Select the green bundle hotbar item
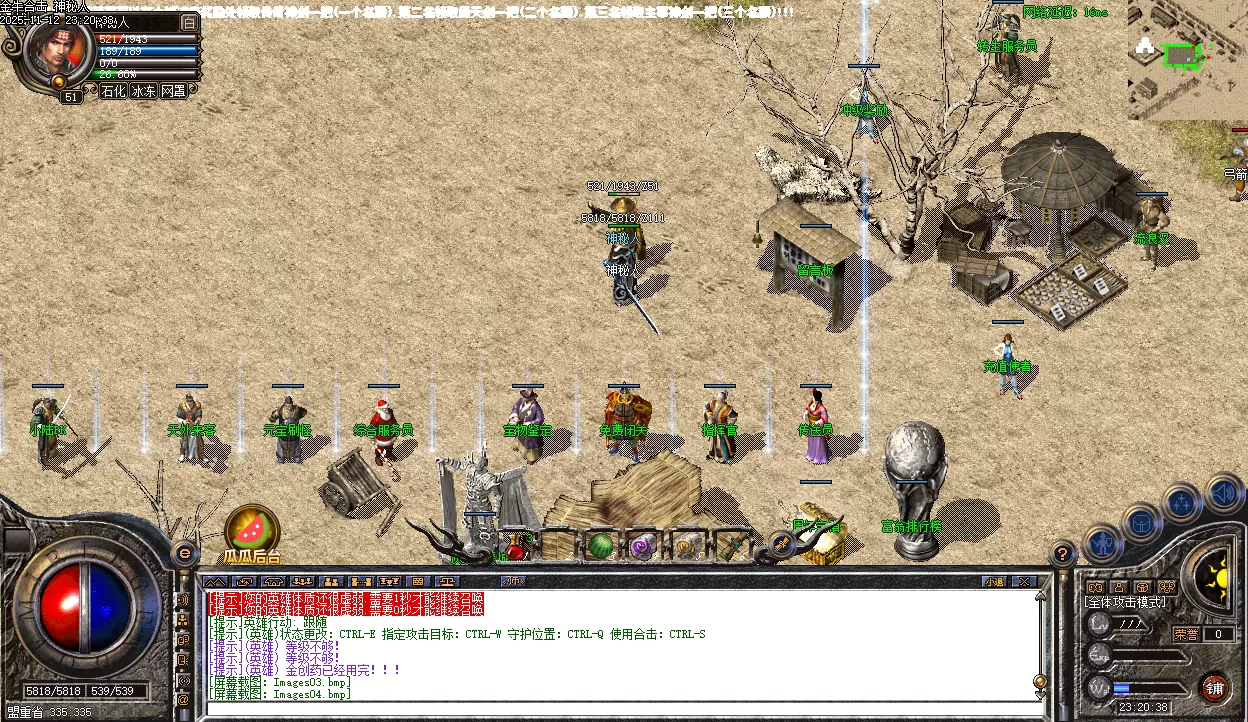 [x=732, y=547]
